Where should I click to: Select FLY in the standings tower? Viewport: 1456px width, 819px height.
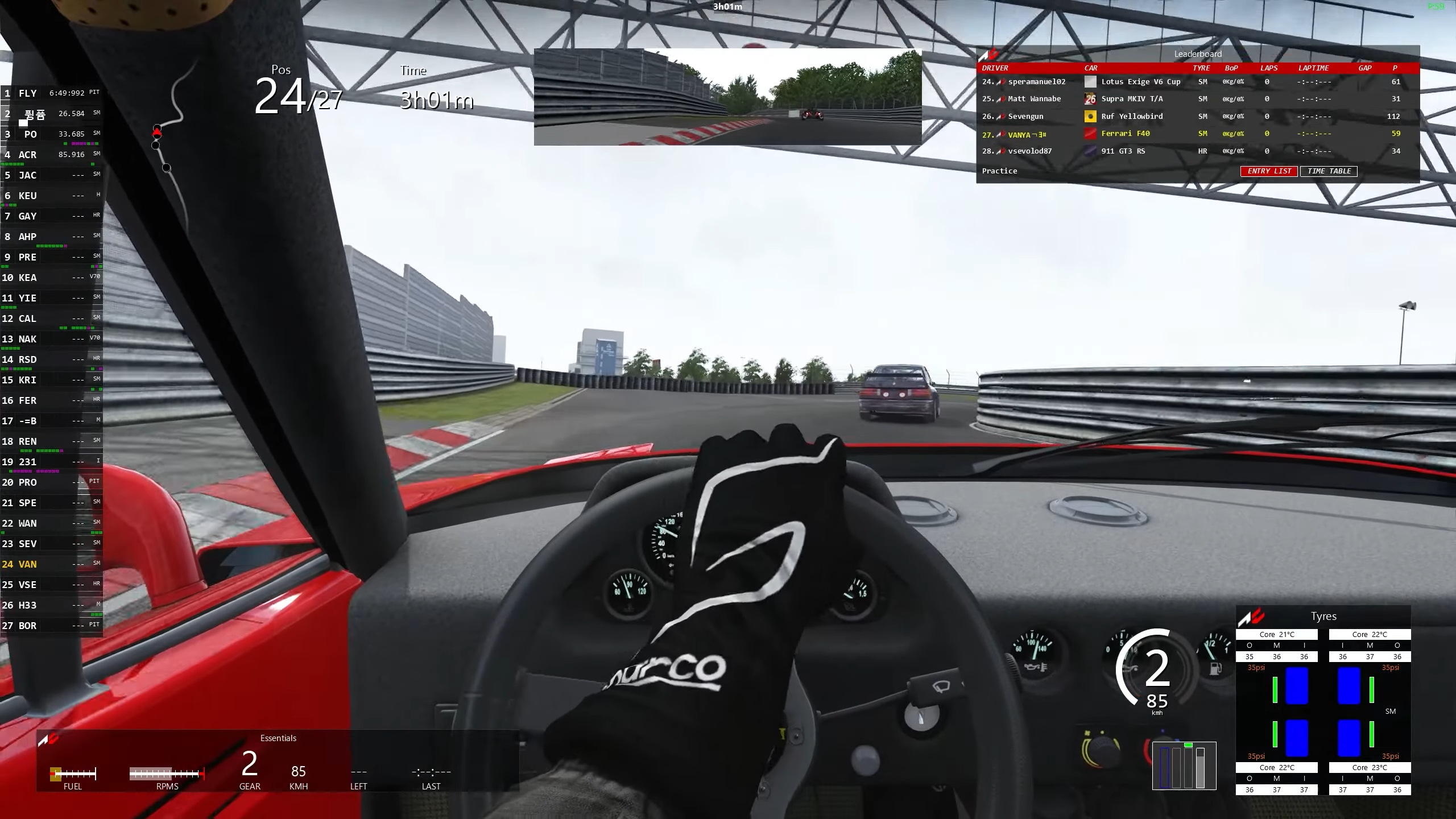click(27, 93)
